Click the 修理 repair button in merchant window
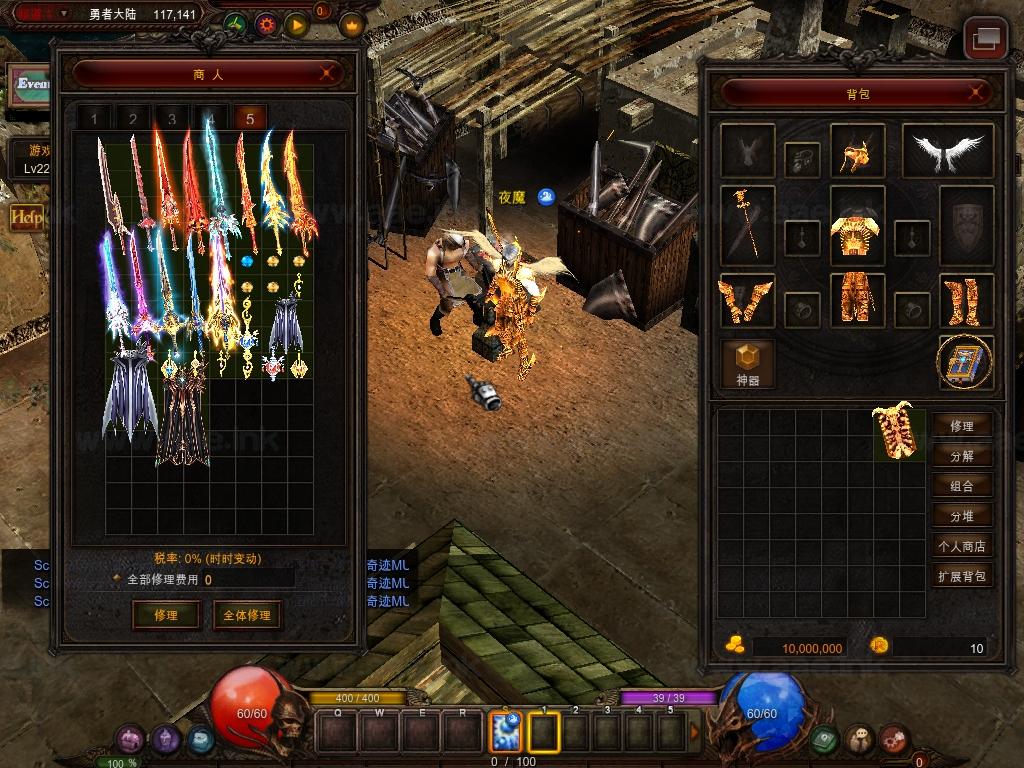1024x768 pixels. click(166, 615)
